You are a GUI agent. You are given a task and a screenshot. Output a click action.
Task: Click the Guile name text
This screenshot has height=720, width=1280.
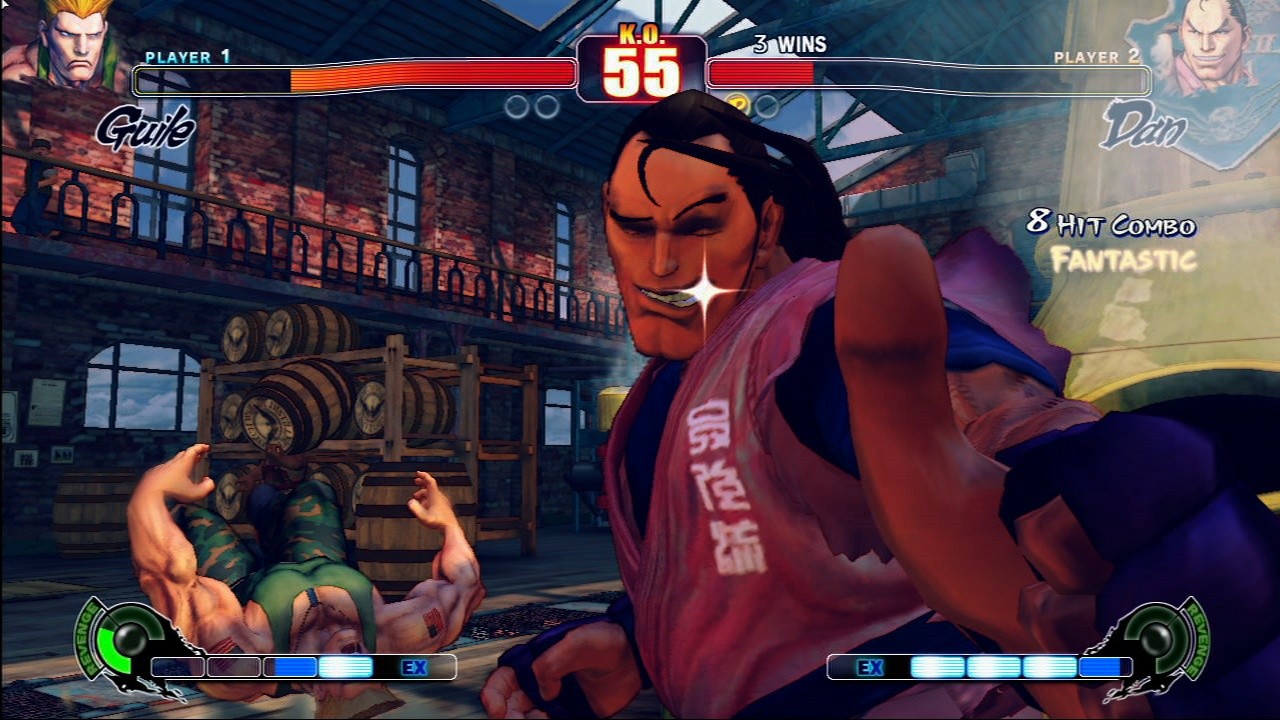click(x=143, y=128)
